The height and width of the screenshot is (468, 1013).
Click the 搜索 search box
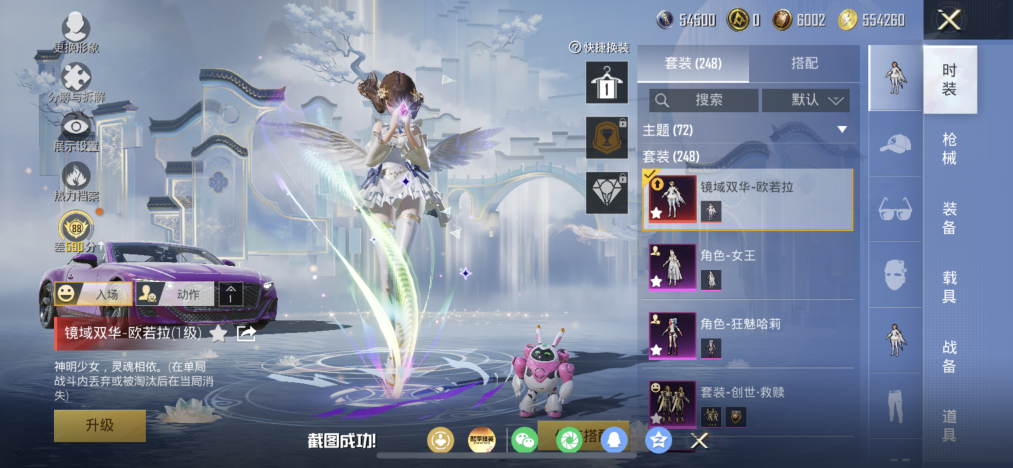(x=703, y=100)
